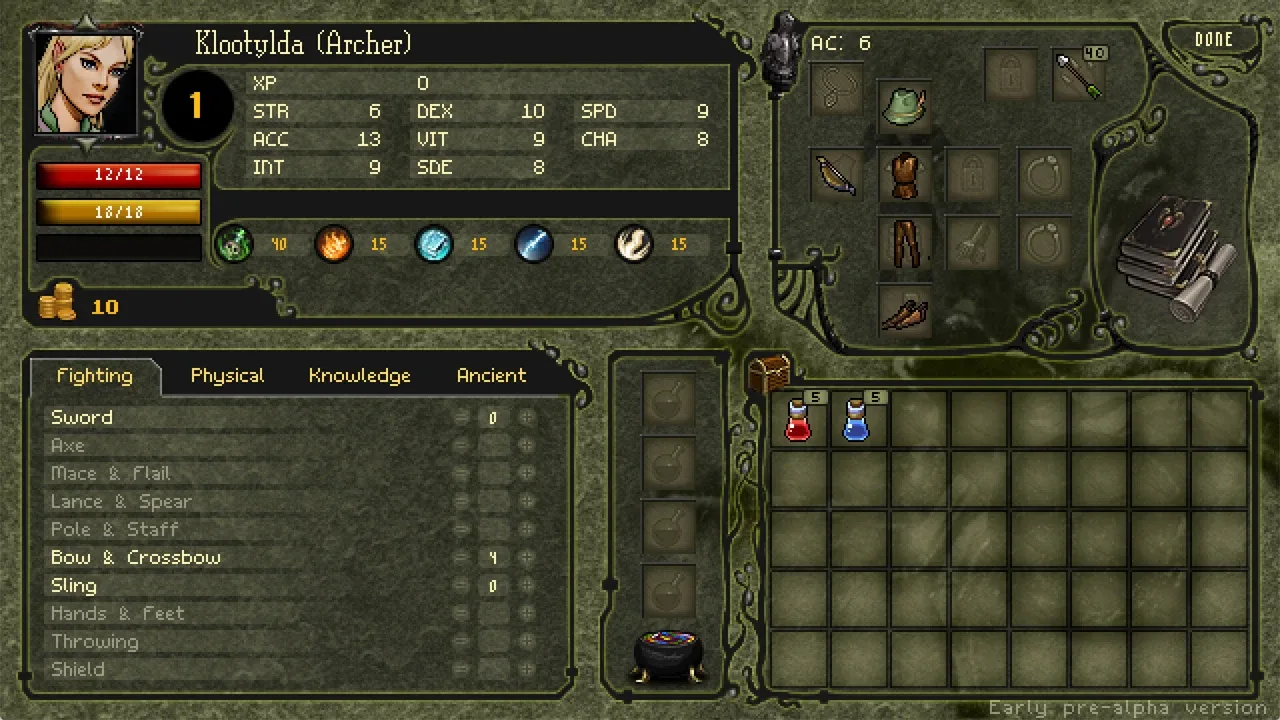
Task: Click the alchemy cauldron icon
Action: point(669,654)
